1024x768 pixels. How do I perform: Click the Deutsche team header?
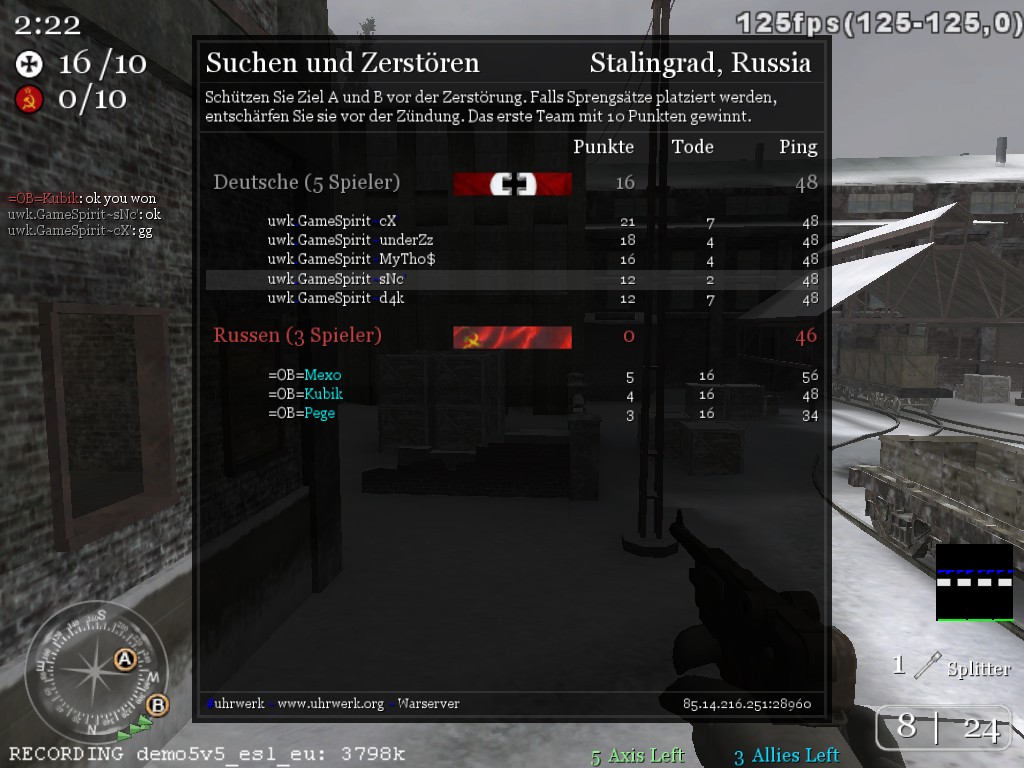tap(307, 183)
